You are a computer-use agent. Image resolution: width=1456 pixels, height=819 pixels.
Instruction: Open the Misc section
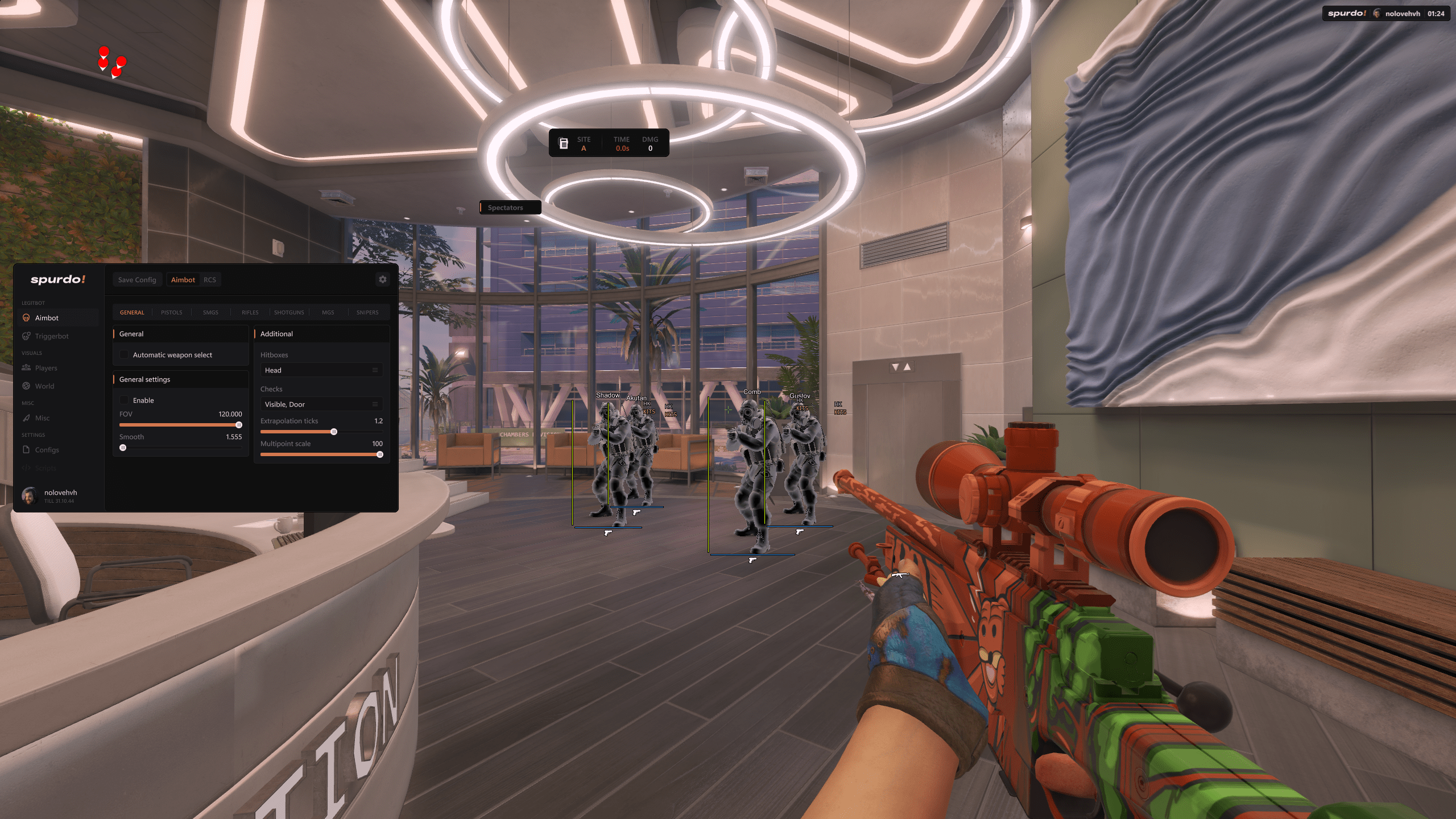tap(42, 418)
